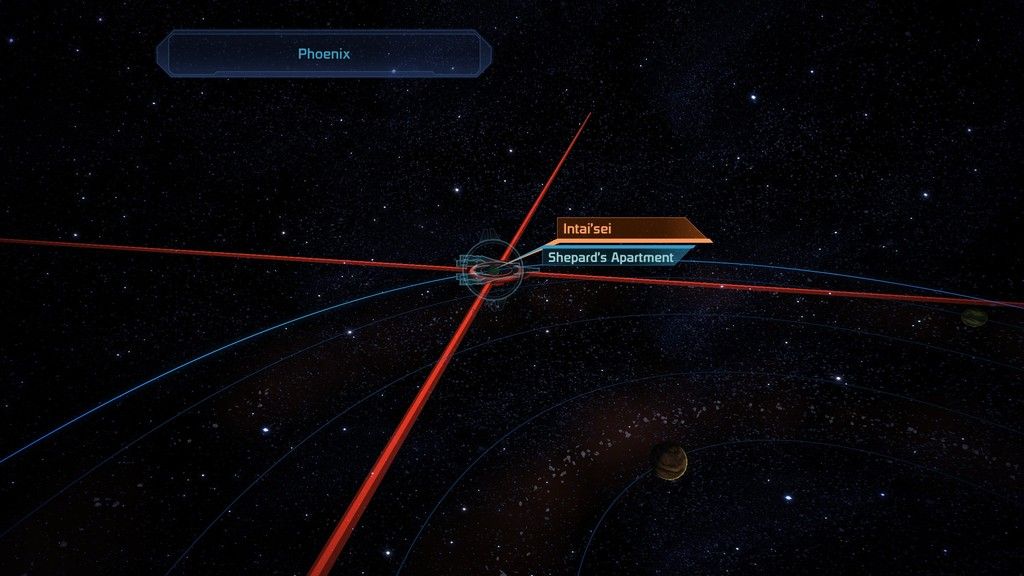Choose the Shepard's Apartment destination tag
The height and width of the screenshot is (576, 1024).
point(612,258)
